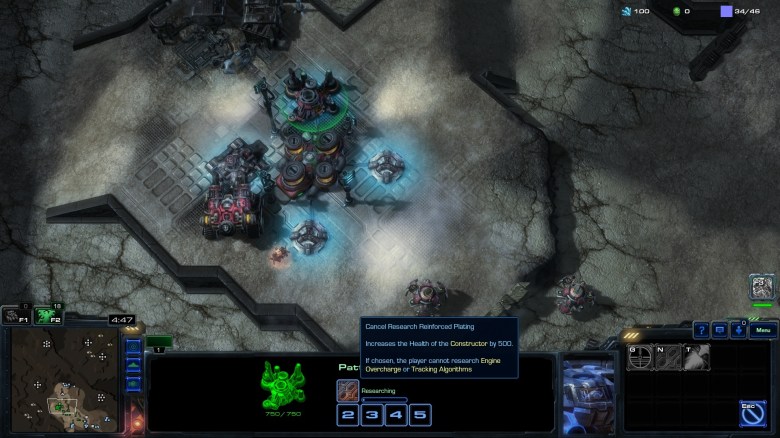780x438 pixels.
Task: Open the chat message log button
Action: 719,330
